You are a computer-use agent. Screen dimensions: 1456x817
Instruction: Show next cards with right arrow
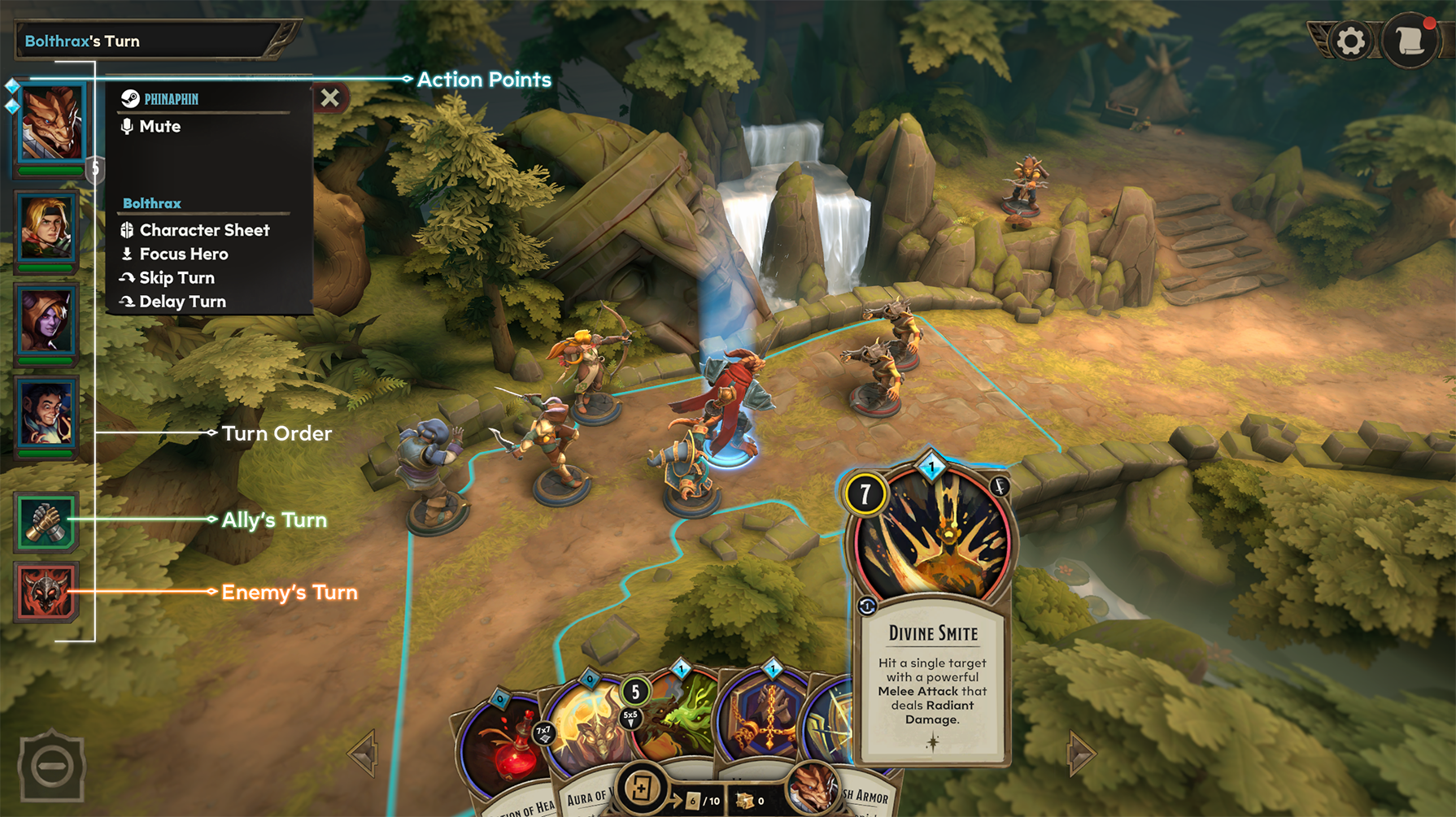(1081, 754)
